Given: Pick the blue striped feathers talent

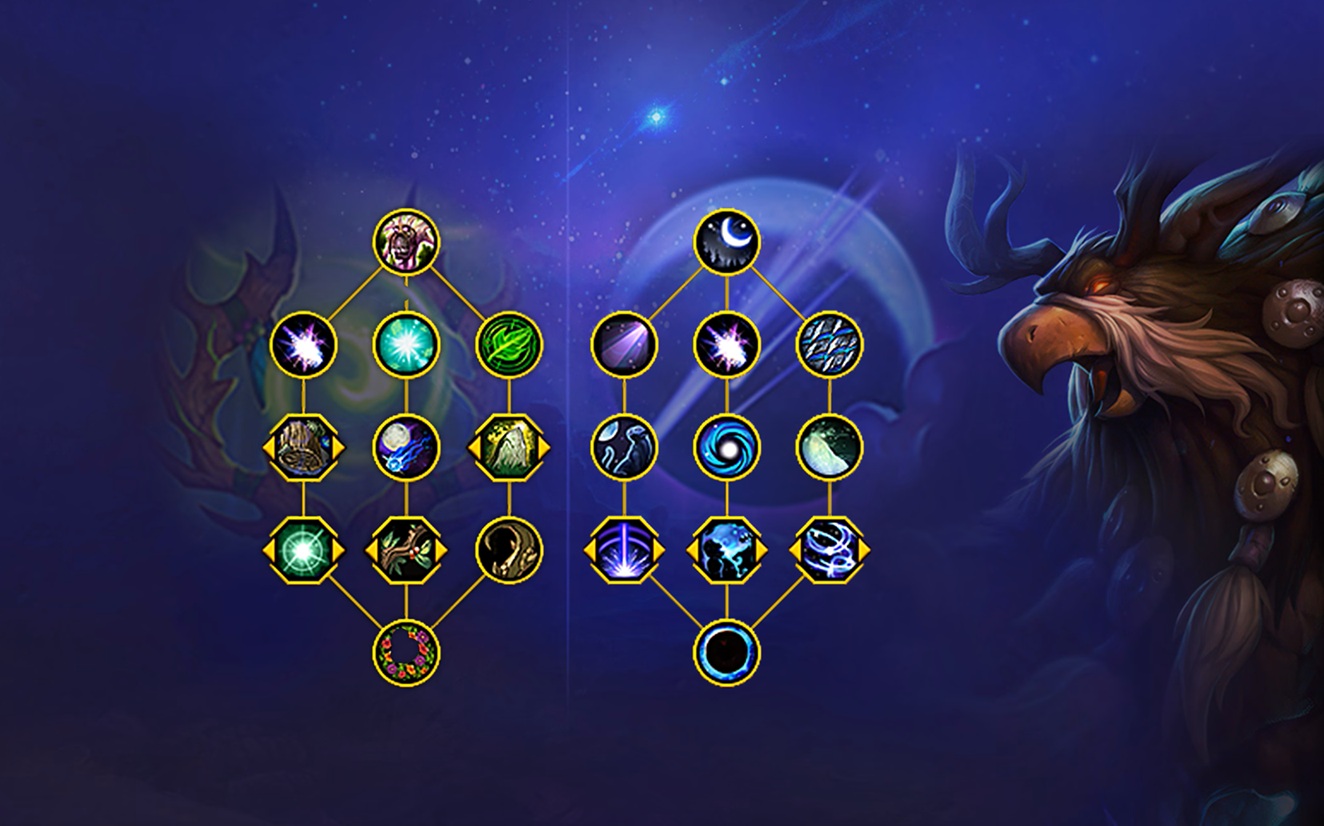Looking at the screenshot, I should [x=829, y=345].
